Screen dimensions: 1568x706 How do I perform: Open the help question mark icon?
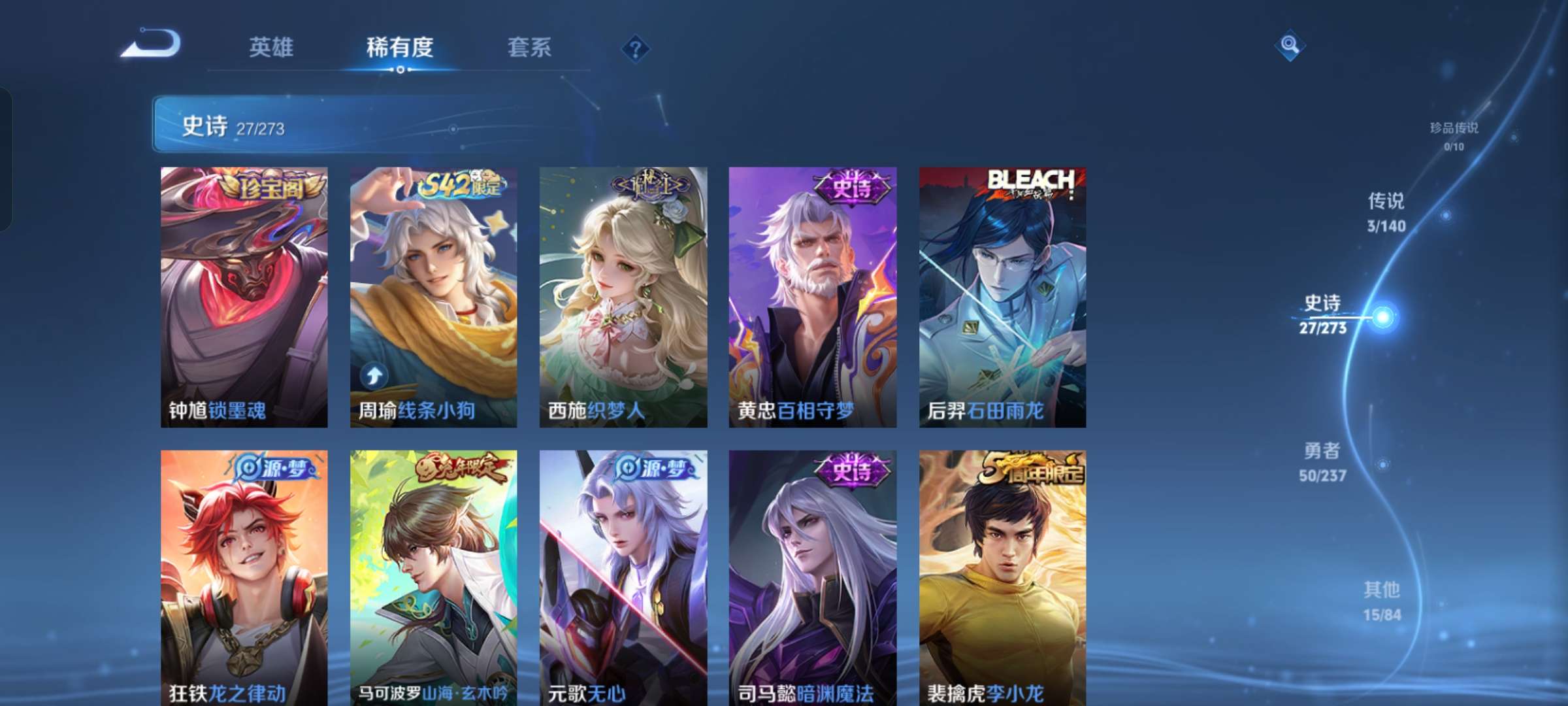pyautogui.click(x=637, y=48)
